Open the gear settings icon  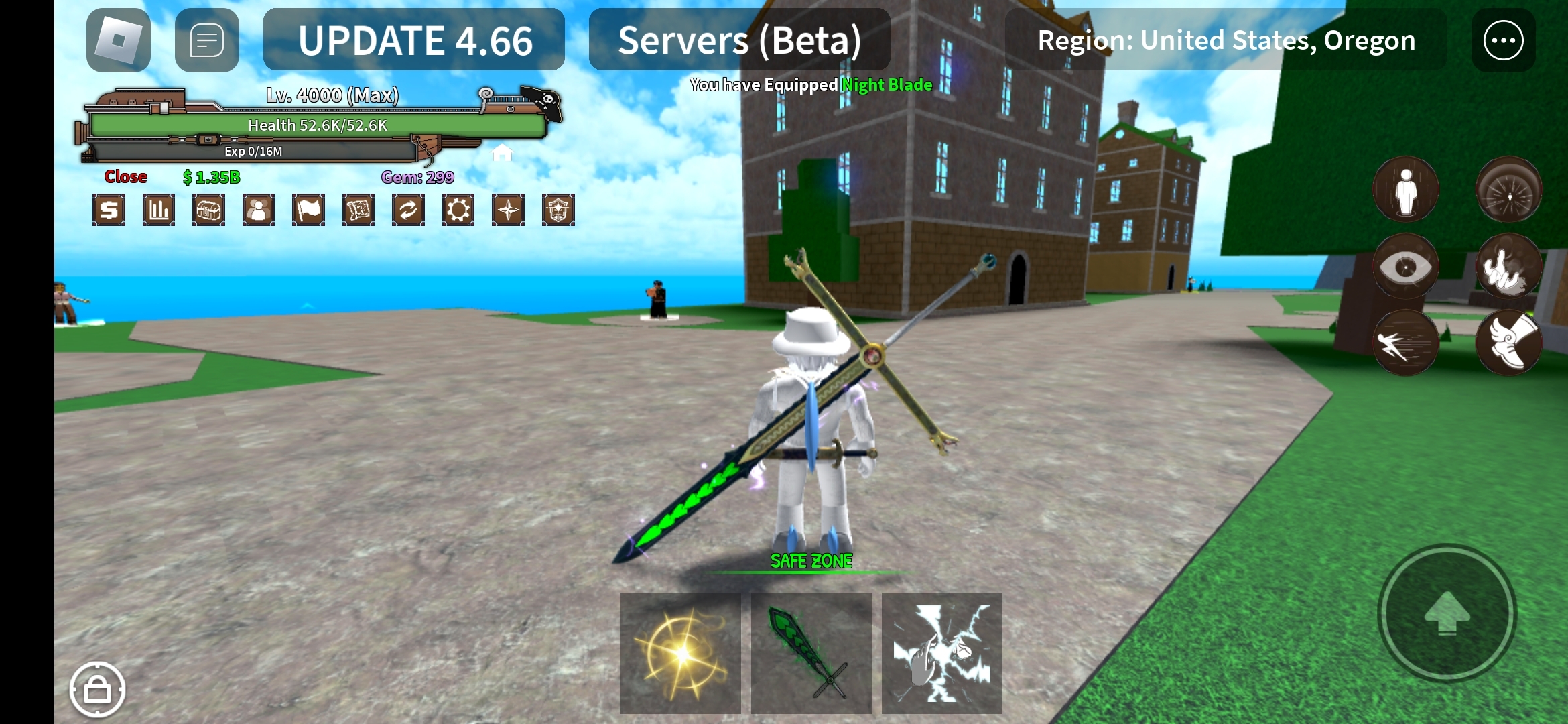(x=458, y=210)
